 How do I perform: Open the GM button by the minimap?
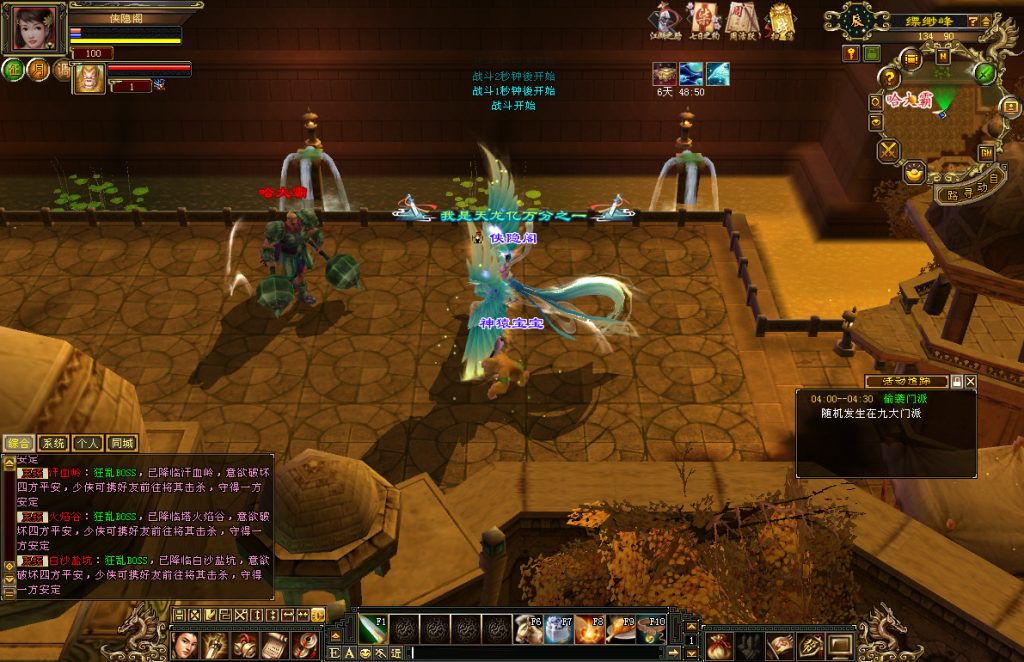(986, 152)
